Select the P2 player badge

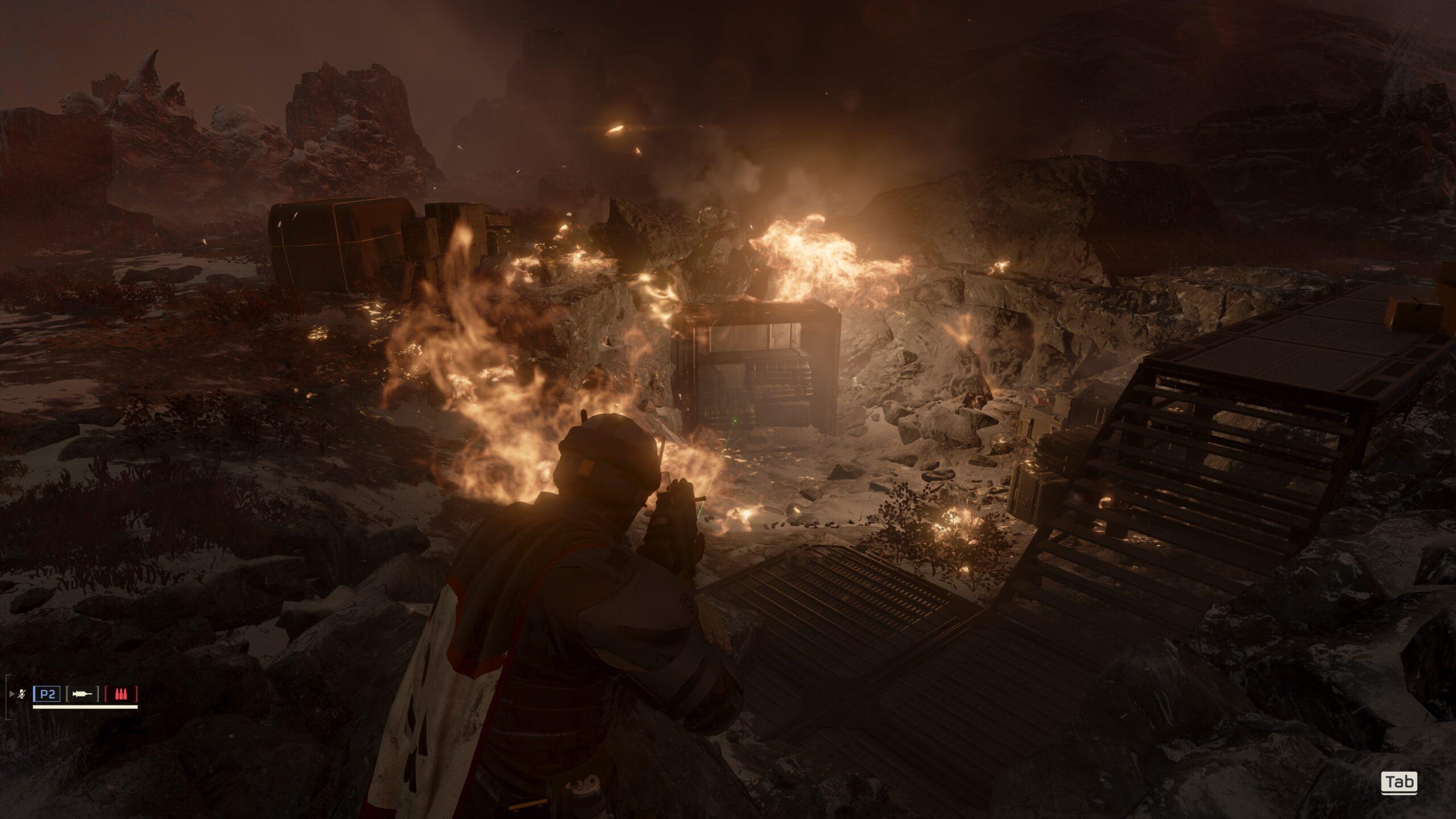47,694
